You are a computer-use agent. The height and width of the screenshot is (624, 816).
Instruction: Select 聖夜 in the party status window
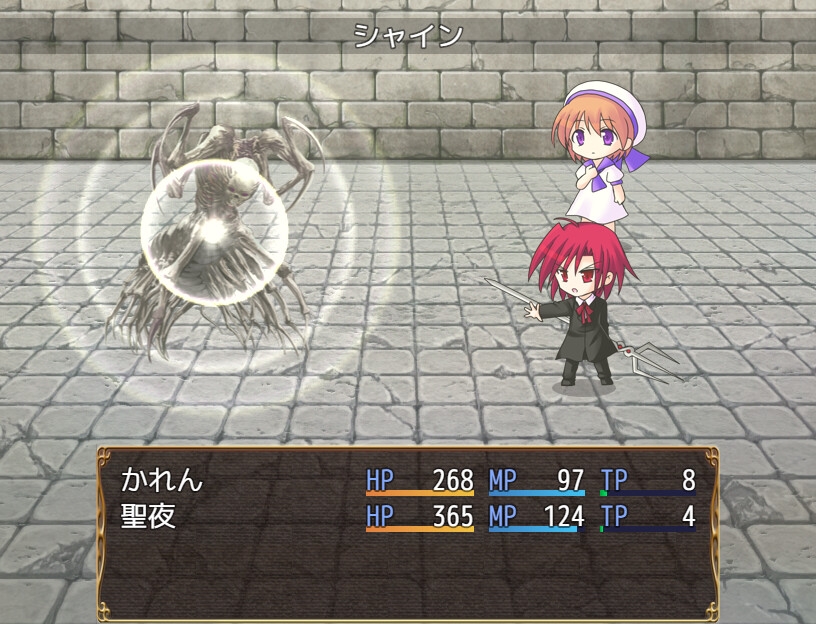[x=148, y=517]
